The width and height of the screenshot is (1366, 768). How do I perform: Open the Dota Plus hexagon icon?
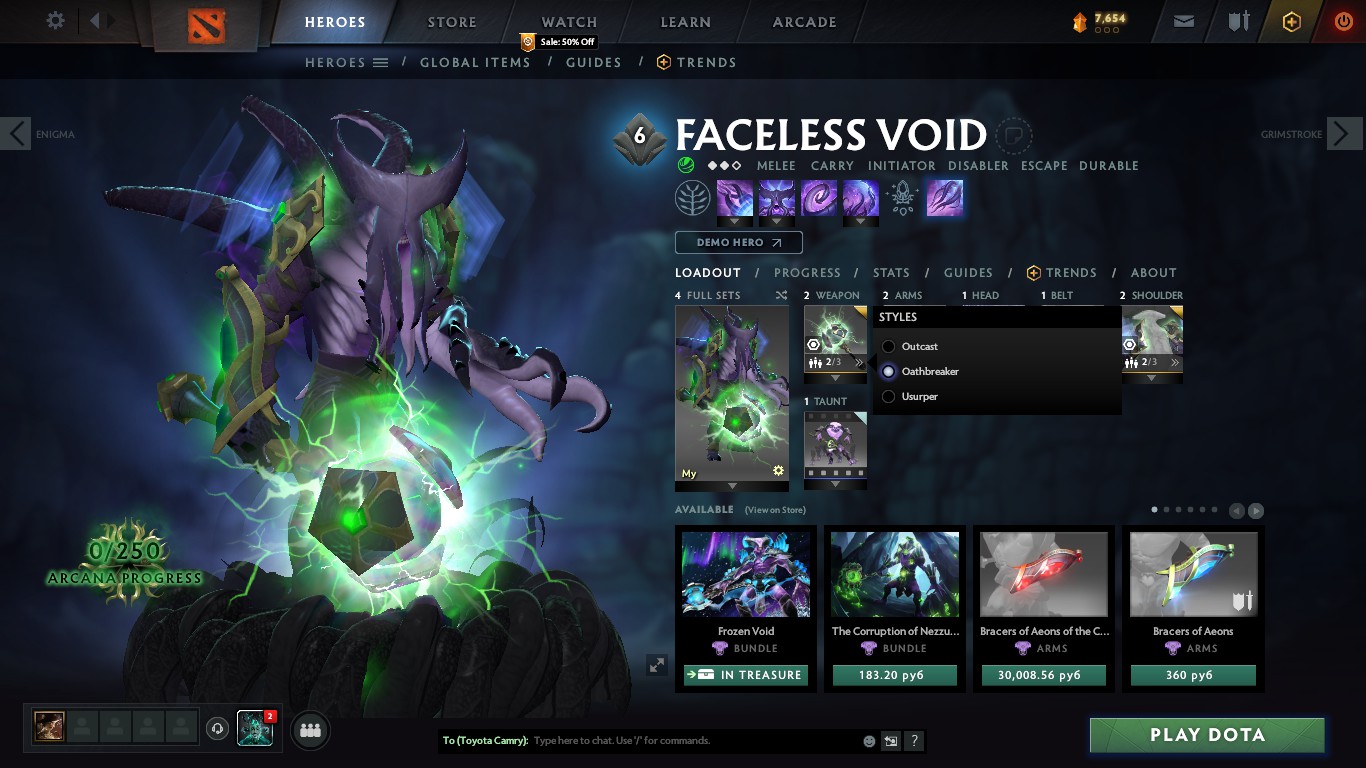point(1290,20)
